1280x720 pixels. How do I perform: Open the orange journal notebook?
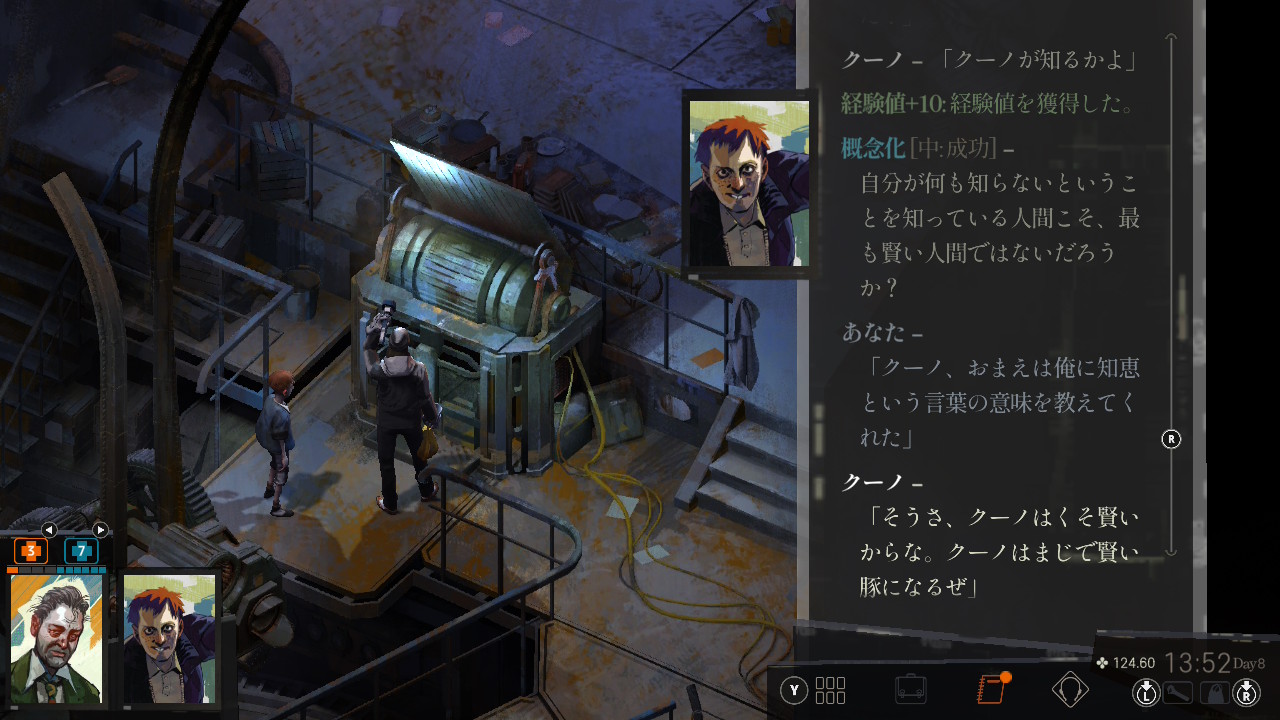click(990, 690)
